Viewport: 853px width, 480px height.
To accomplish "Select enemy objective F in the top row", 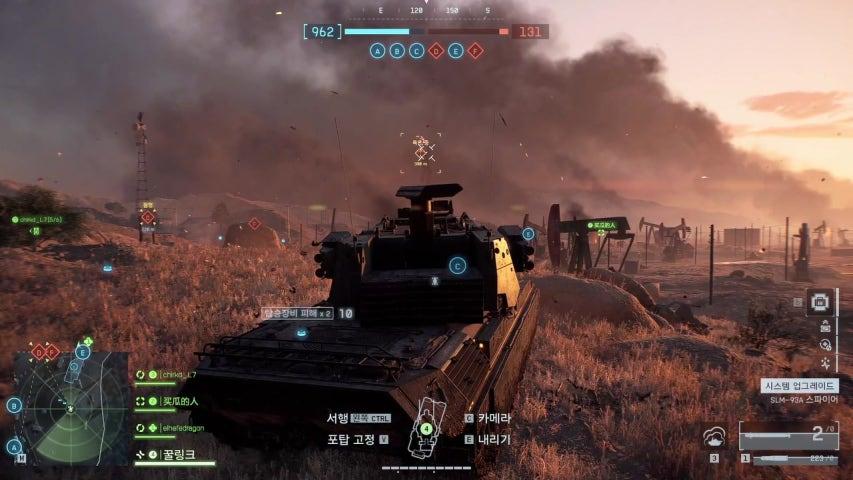I will coord(475,50).
